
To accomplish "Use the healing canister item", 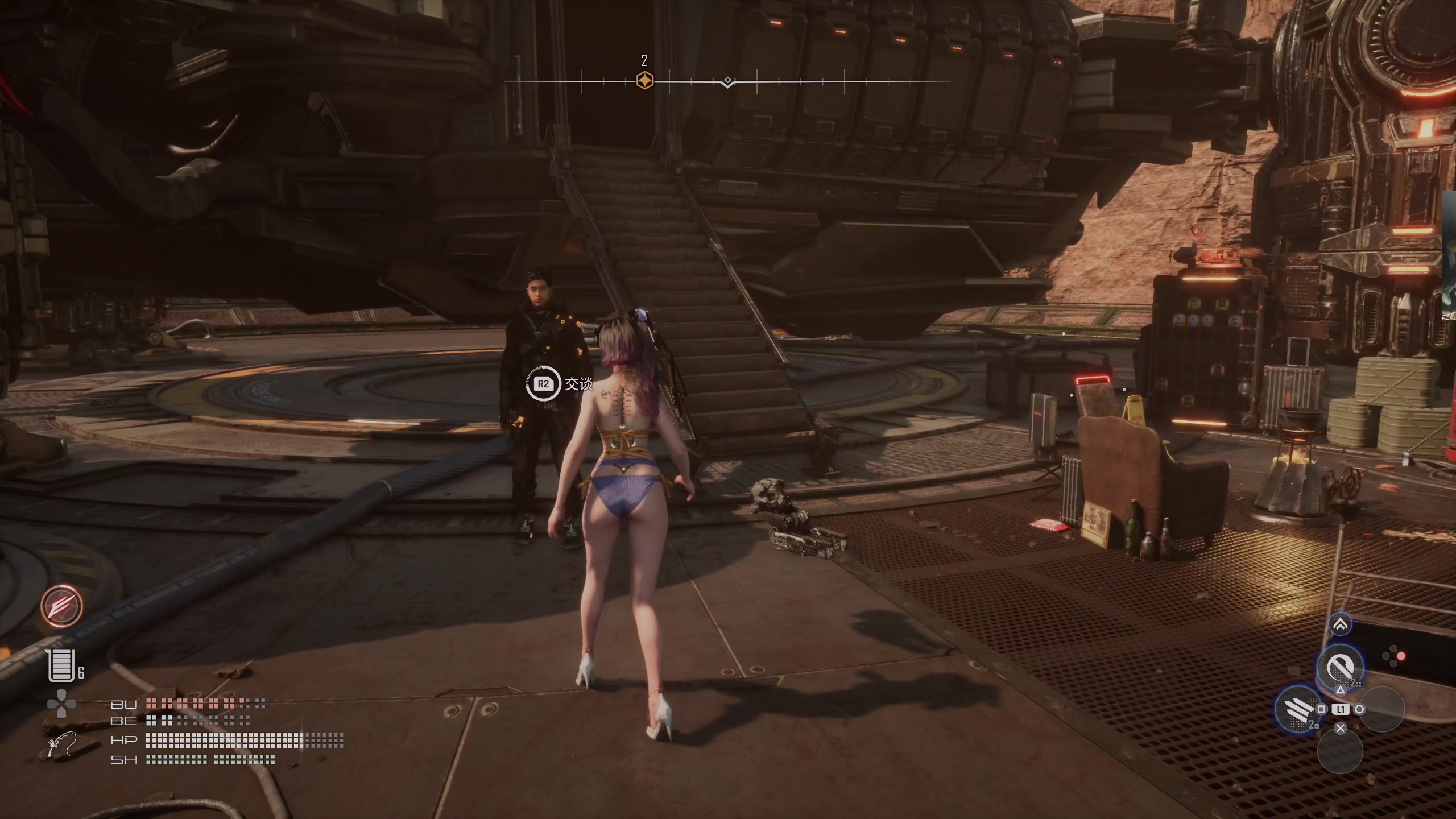I will (x=61, y=665).
